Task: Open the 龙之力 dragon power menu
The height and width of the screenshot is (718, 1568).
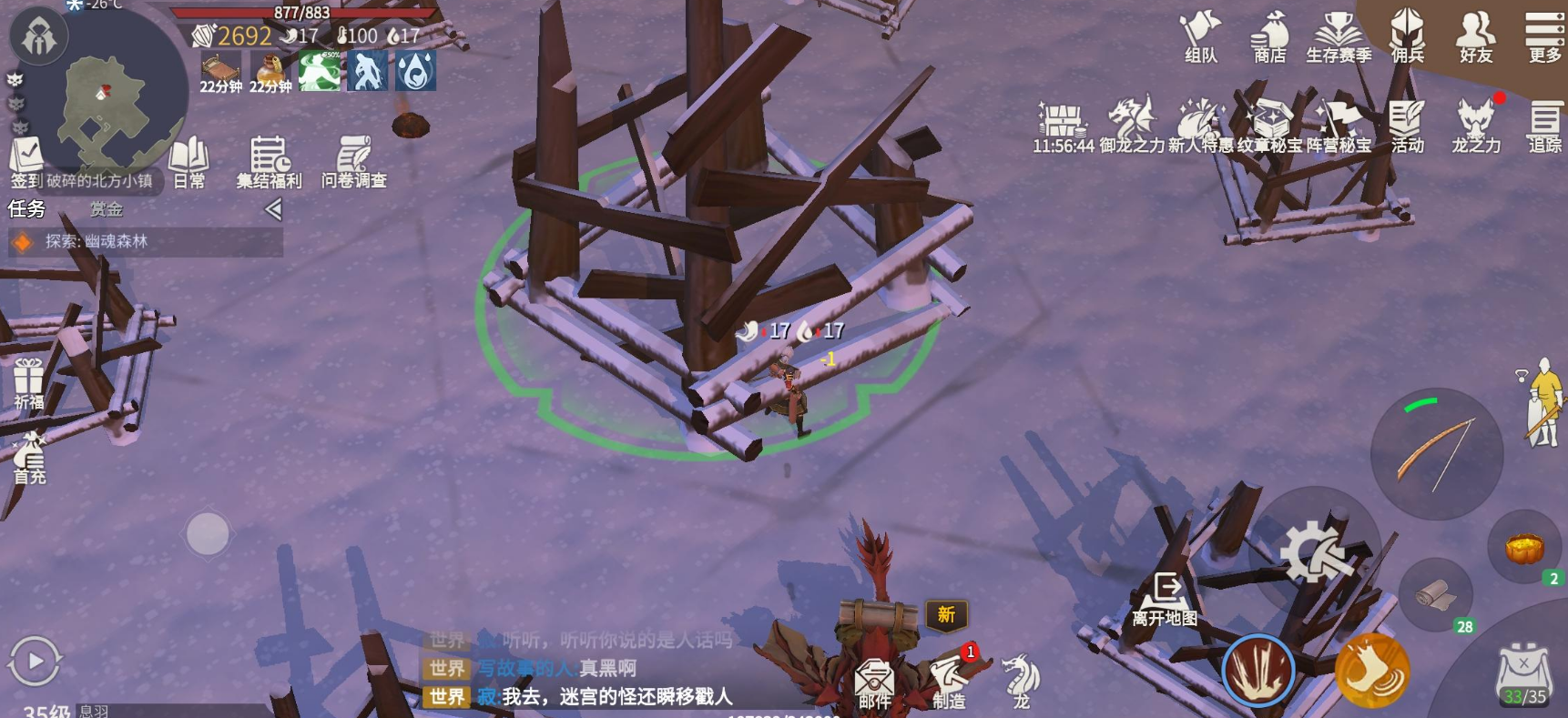Action: pos(1475,126)
